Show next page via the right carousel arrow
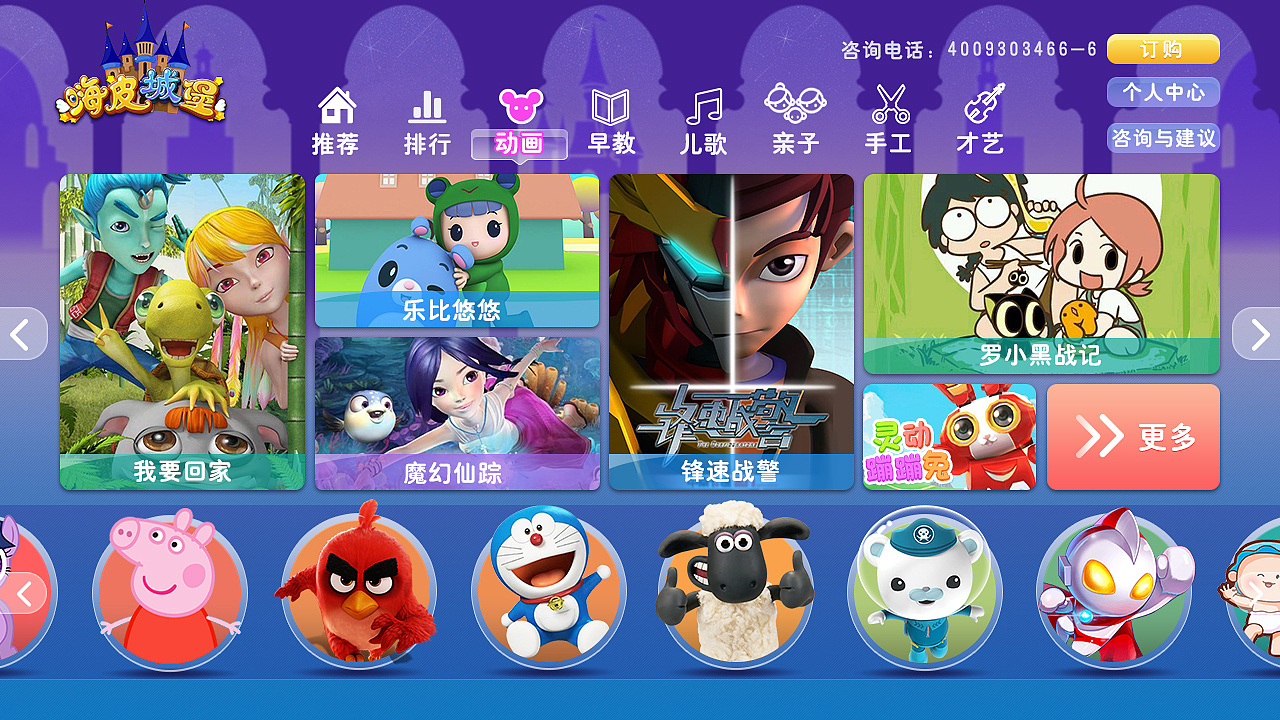Image resolution: width=1280 pixels, height=720 pixels. coord(1258,334)
